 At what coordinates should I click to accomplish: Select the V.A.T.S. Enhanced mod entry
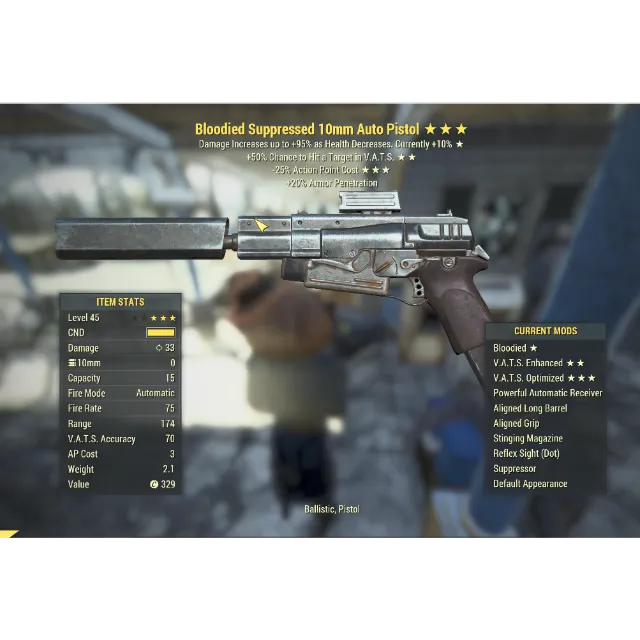tap(538, 363)
